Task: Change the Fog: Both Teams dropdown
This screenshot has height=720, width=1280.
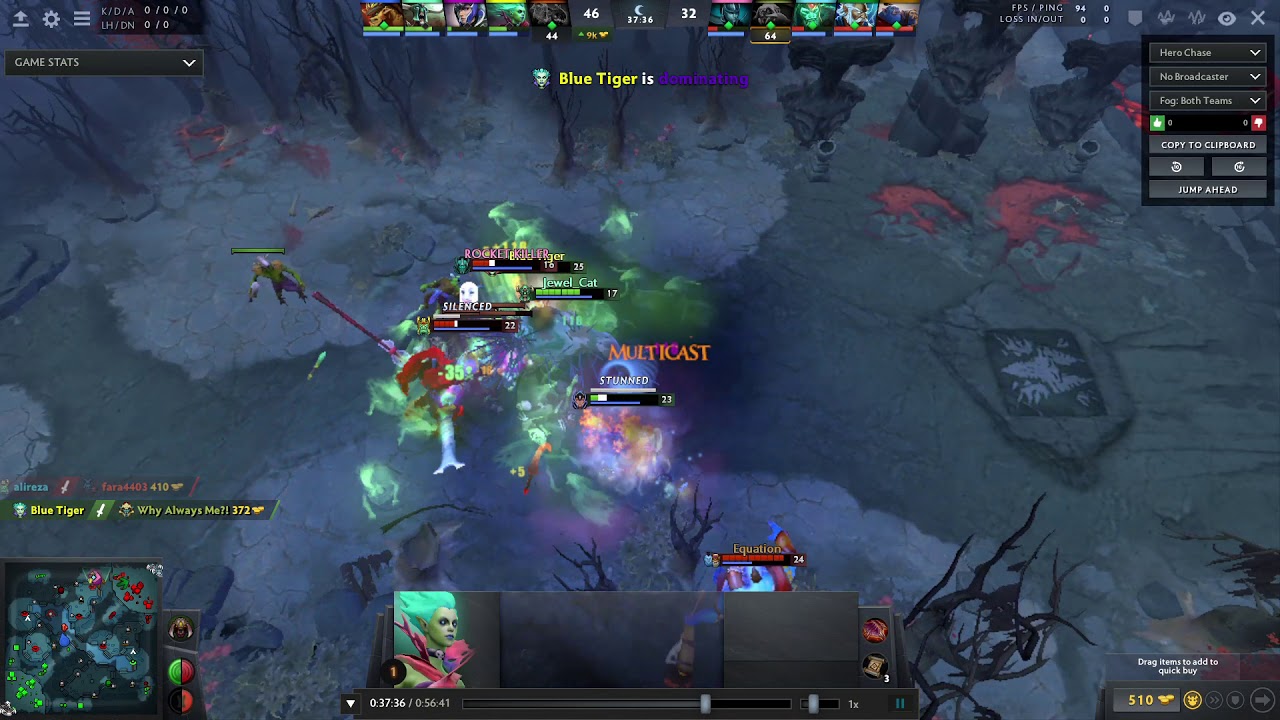Action: (1208, 100)
